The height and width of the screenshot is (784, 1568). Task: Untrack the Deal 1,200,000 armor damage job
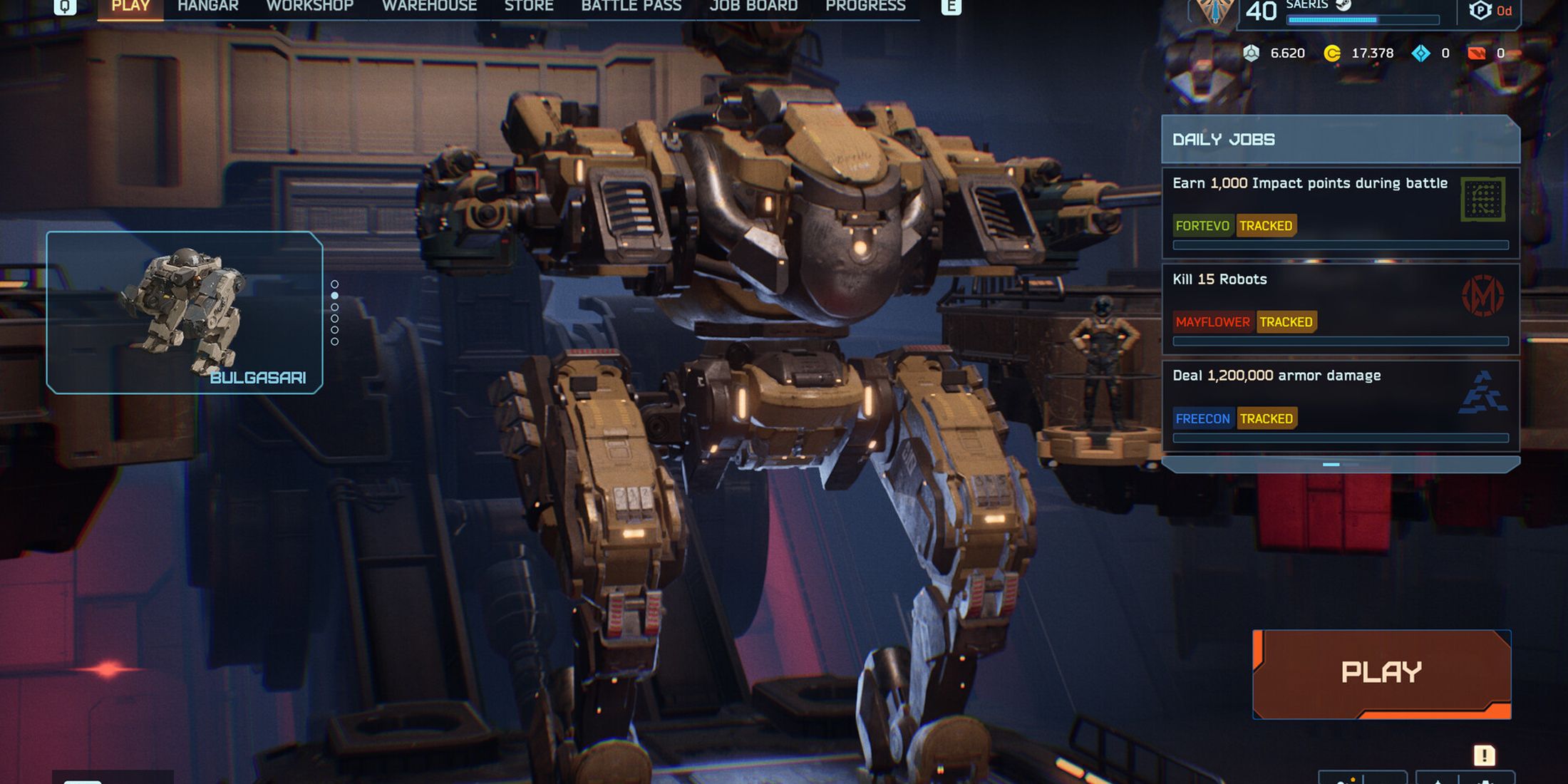click(x=1267, y=418)
